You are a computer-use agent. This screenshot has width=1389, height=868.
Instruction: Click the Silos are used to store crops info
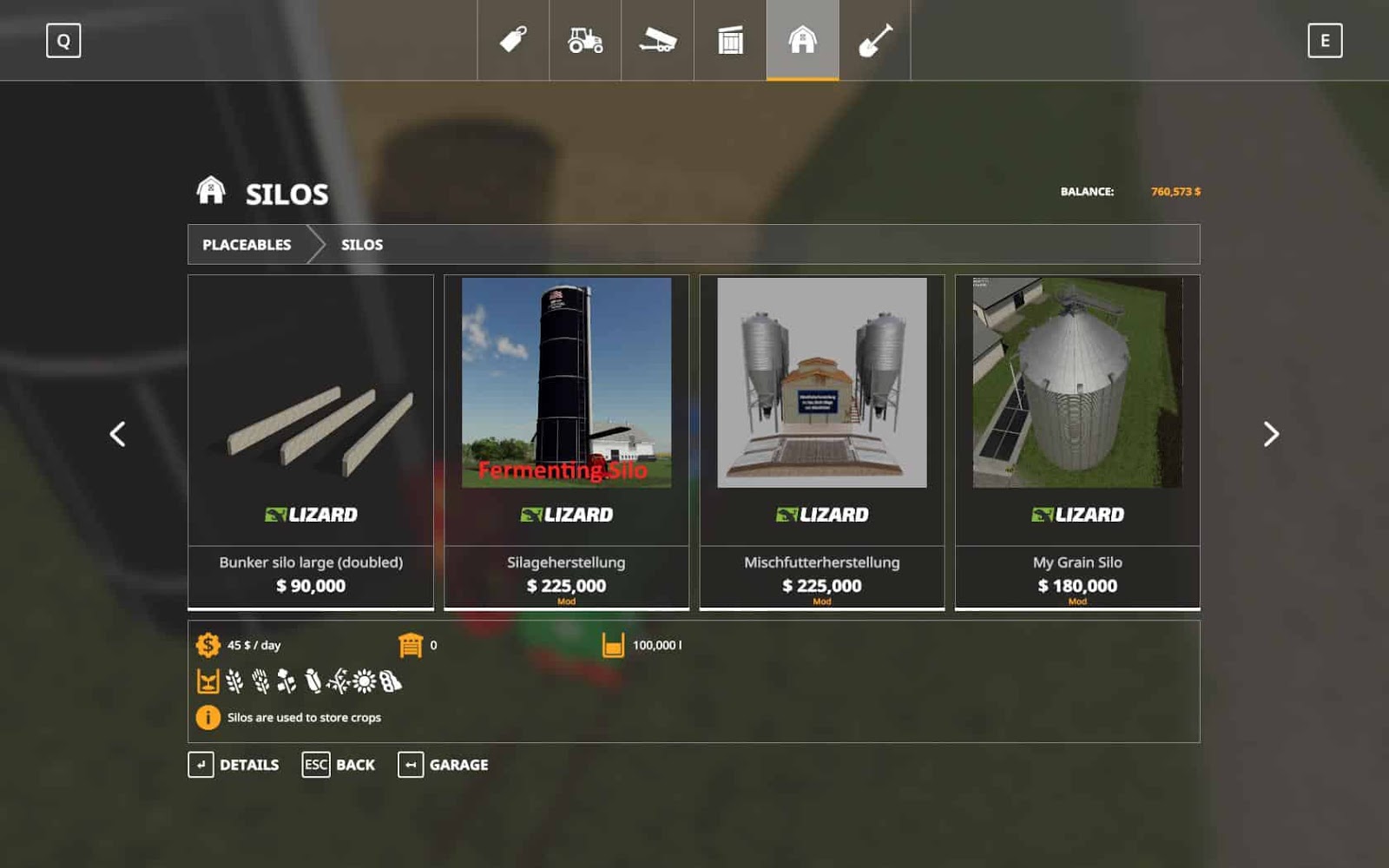click(x=207, y=718)
